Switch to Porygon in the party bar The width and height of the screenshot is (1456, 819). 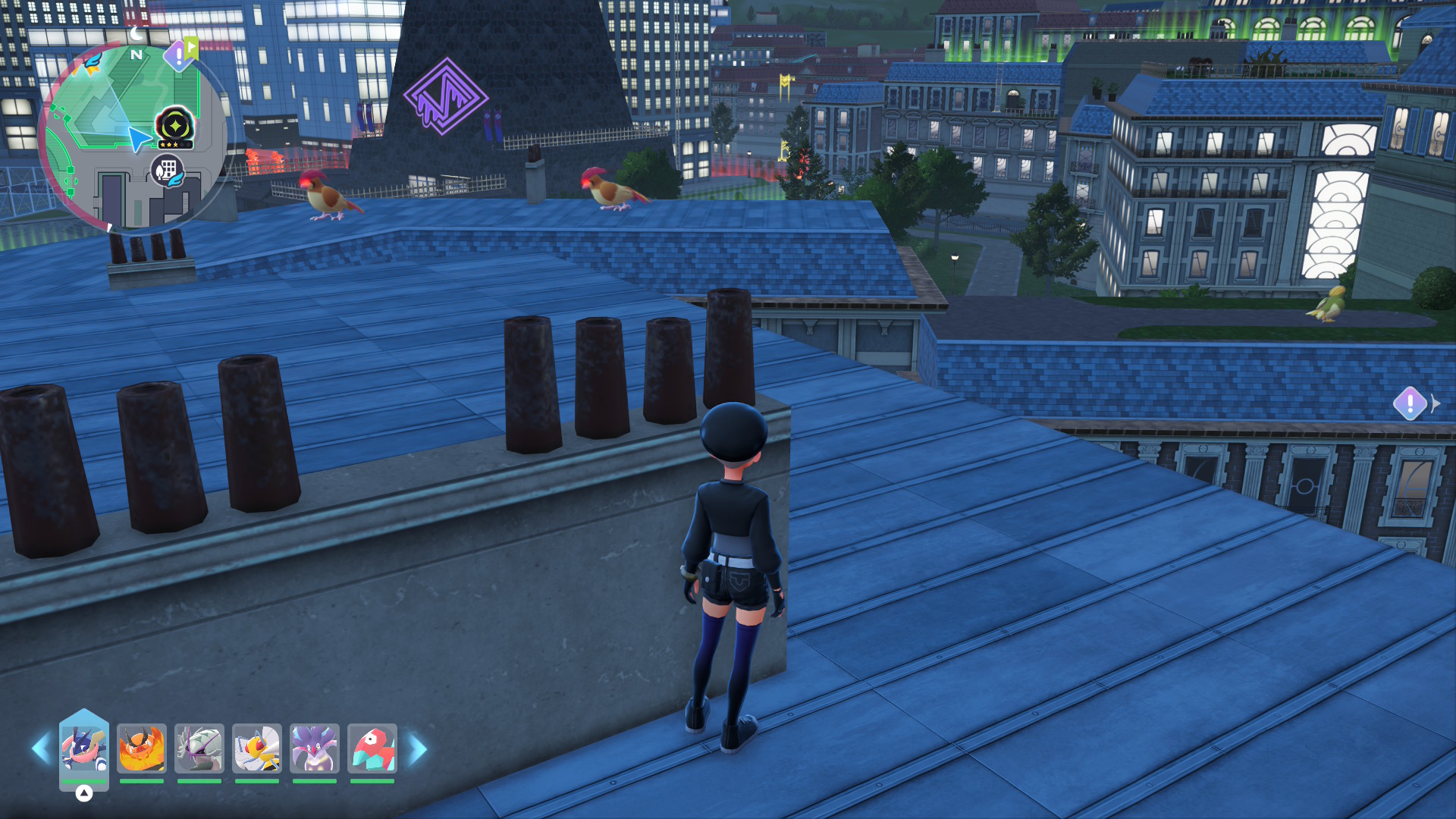coord(372,748)
